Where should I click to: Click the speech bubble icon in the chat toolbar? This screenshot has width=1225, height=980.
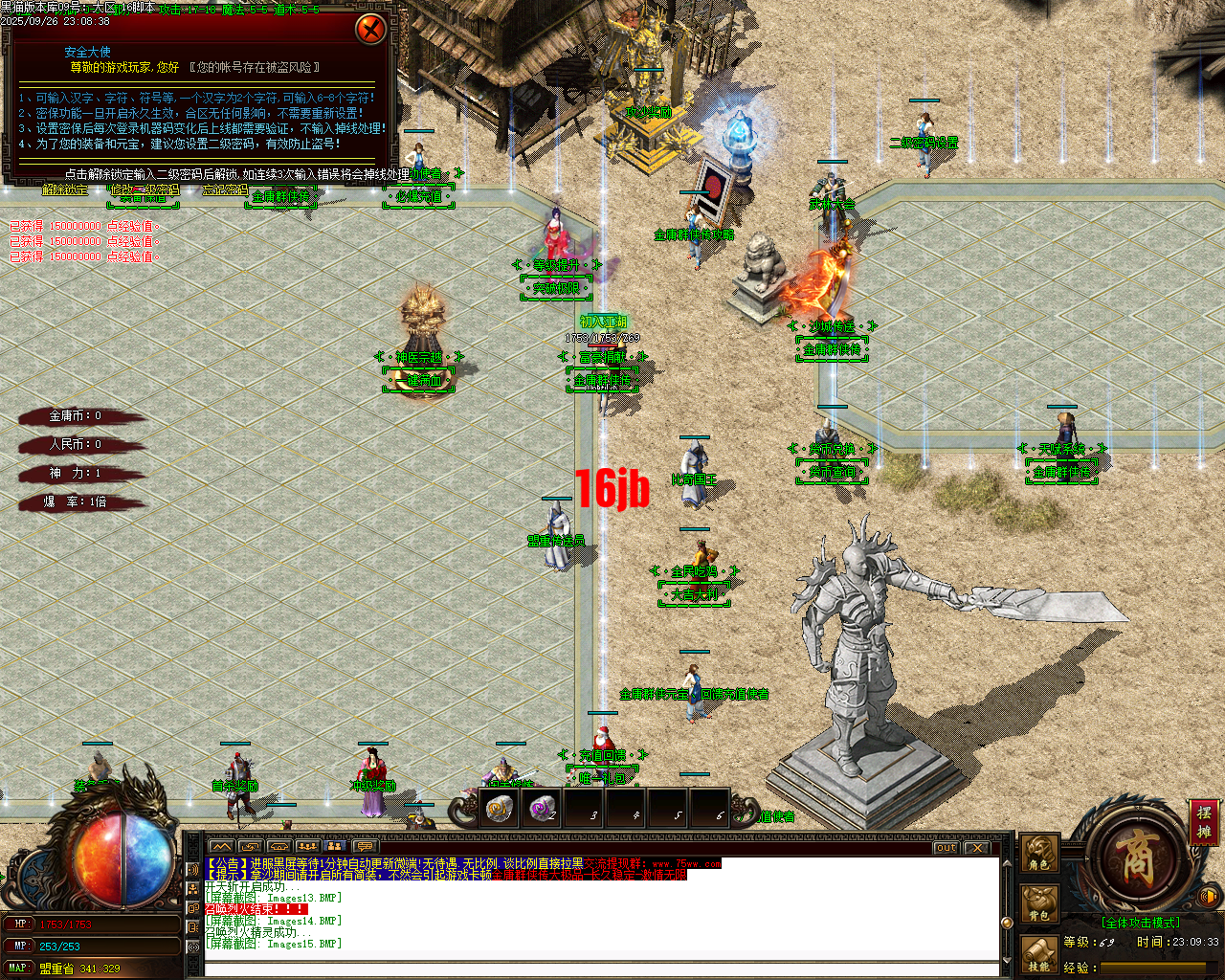click(x=366, y=847)
